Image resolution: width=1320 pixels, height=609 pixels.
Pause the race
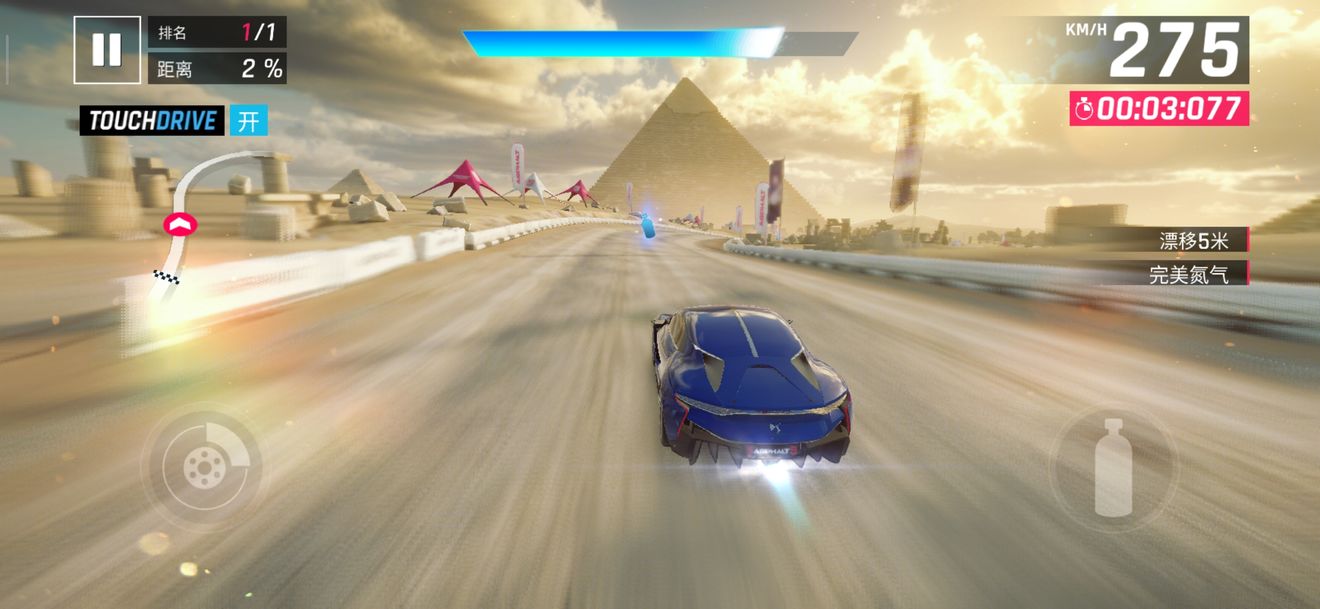(x=107, y=49)
